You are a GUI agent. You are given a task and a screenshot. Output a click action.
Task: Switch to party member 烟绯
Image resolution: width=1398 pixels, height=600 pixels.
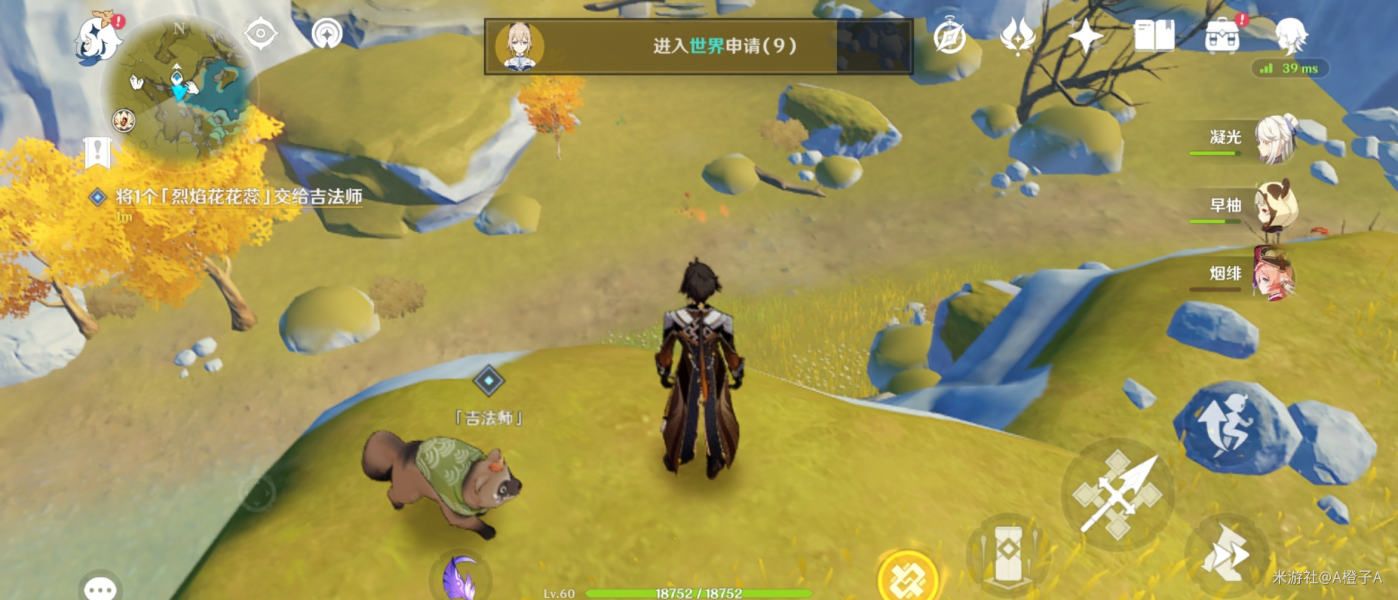(1274, 275)
